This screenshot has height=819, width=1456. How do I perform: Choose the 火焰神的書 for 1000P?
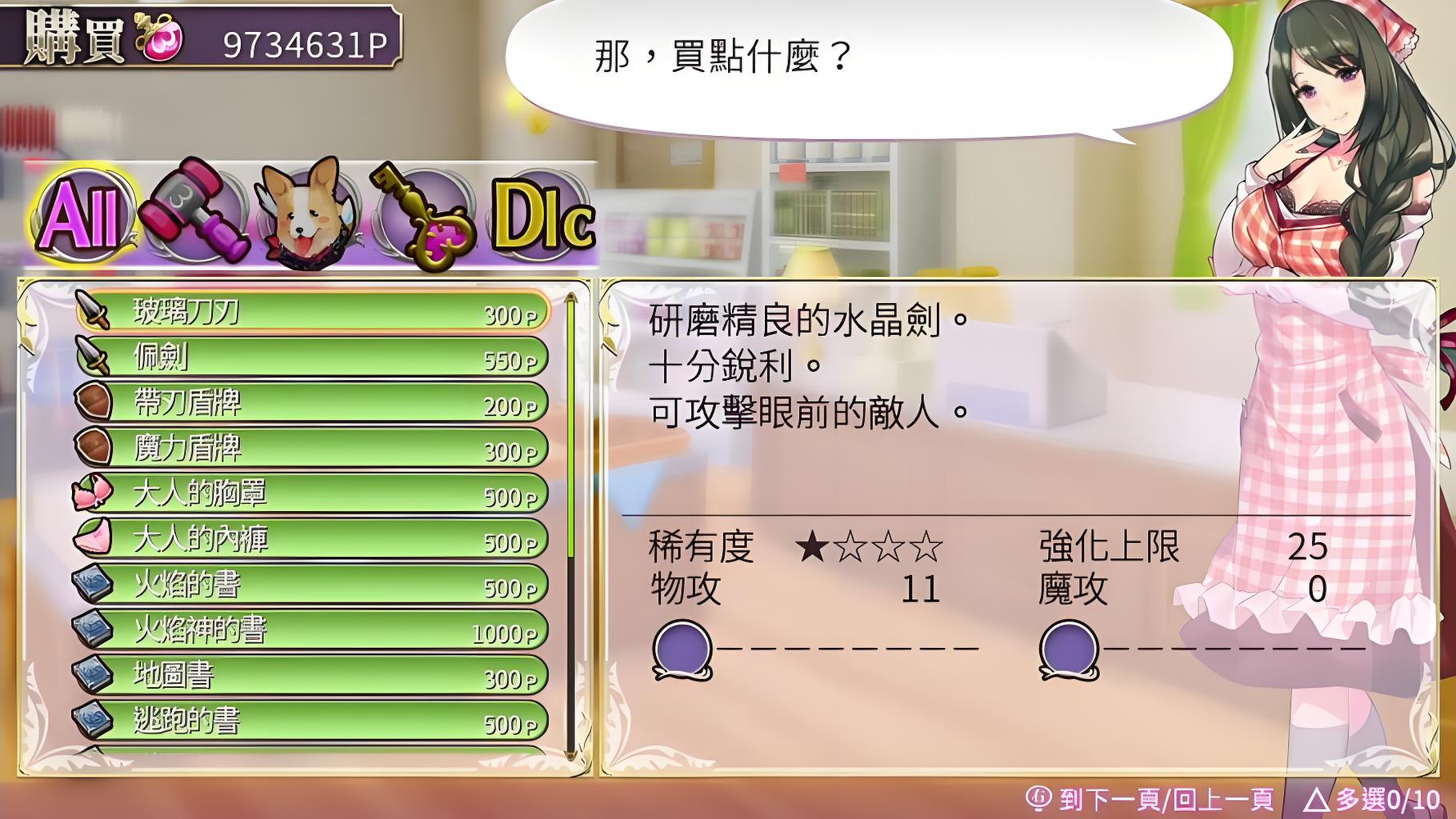(x=312, y=630)
